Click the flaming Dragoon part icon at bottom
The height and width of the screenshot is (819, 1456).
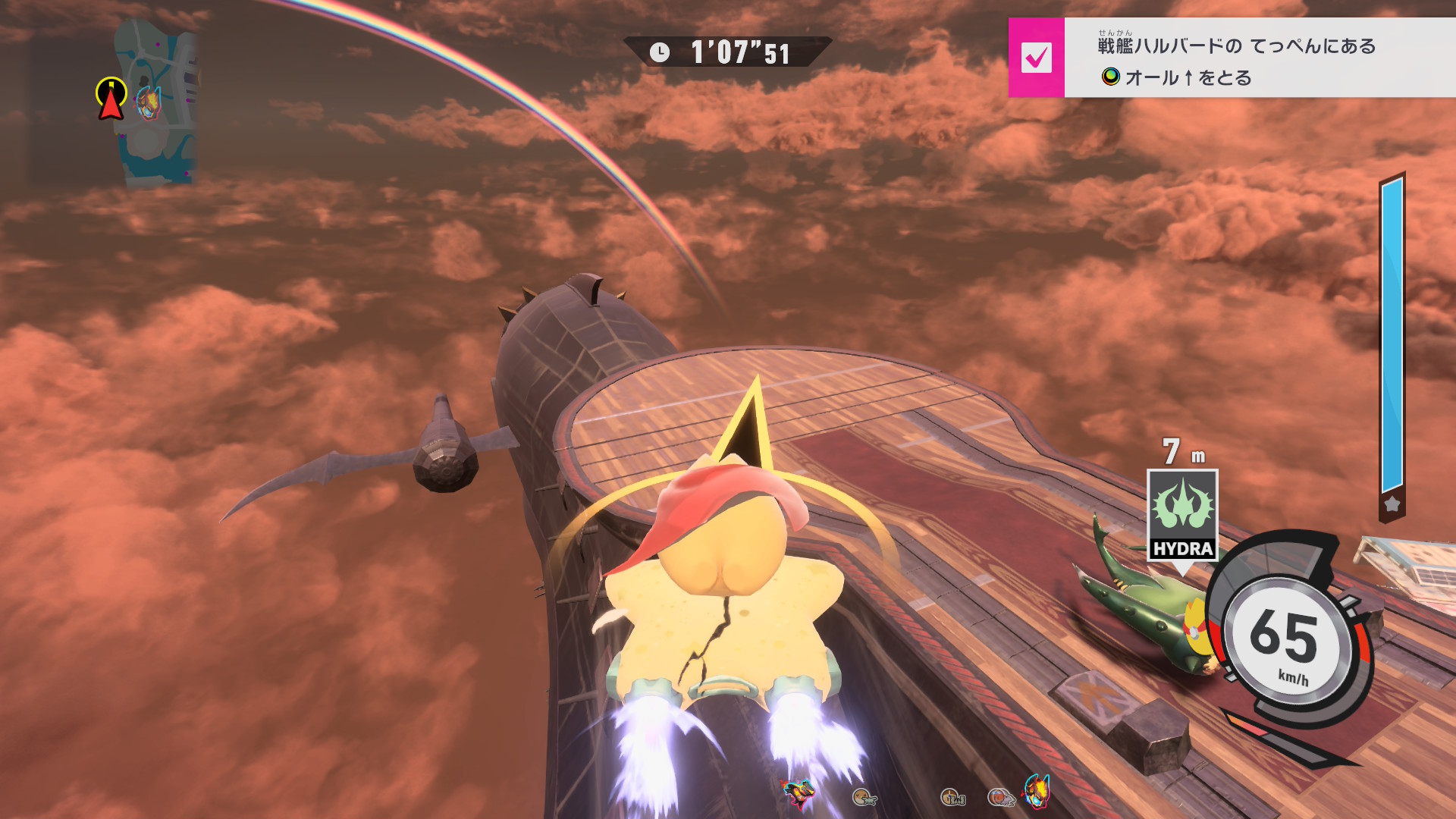pos(798,792)
